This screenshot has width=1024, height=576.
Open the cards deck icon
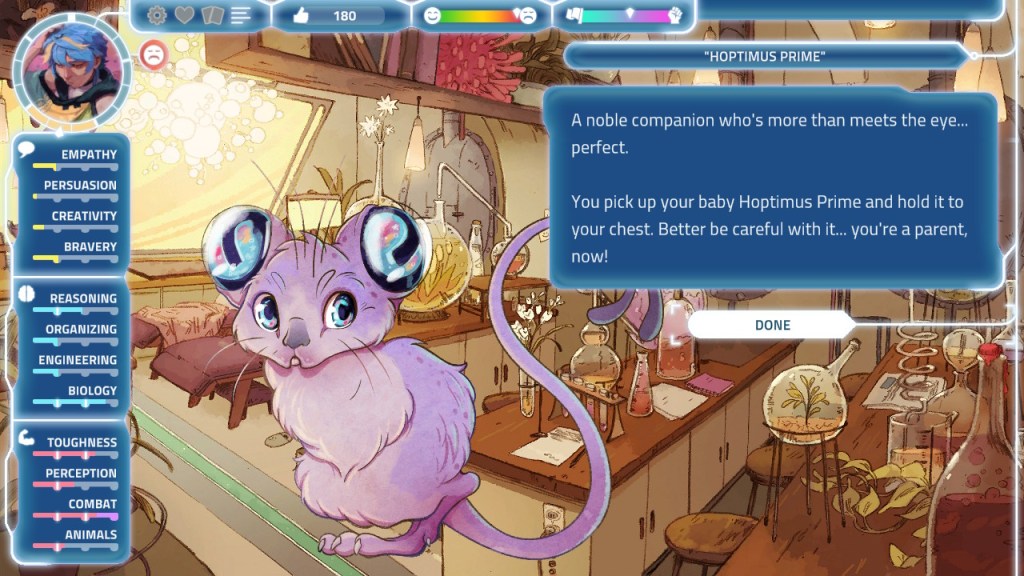[212, 15]
